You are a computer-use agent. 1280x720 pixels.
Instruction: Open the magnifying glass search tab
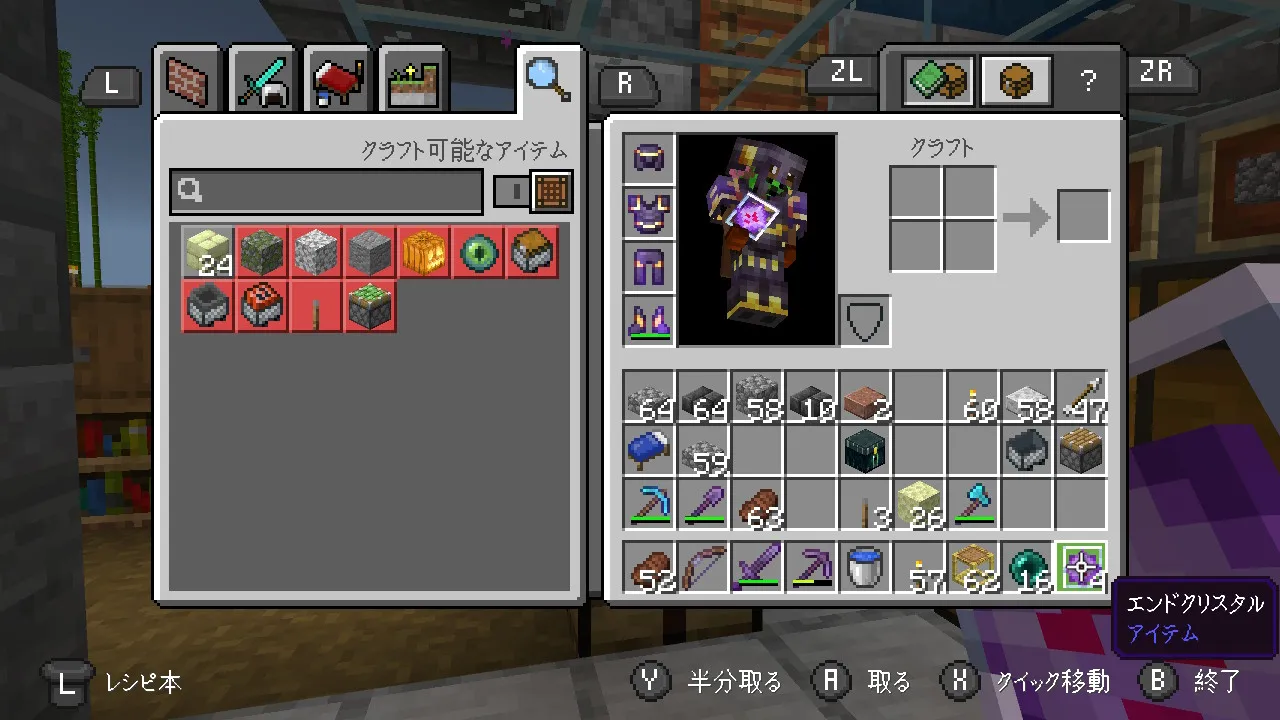pyautogui.click(x=549, y=78)
